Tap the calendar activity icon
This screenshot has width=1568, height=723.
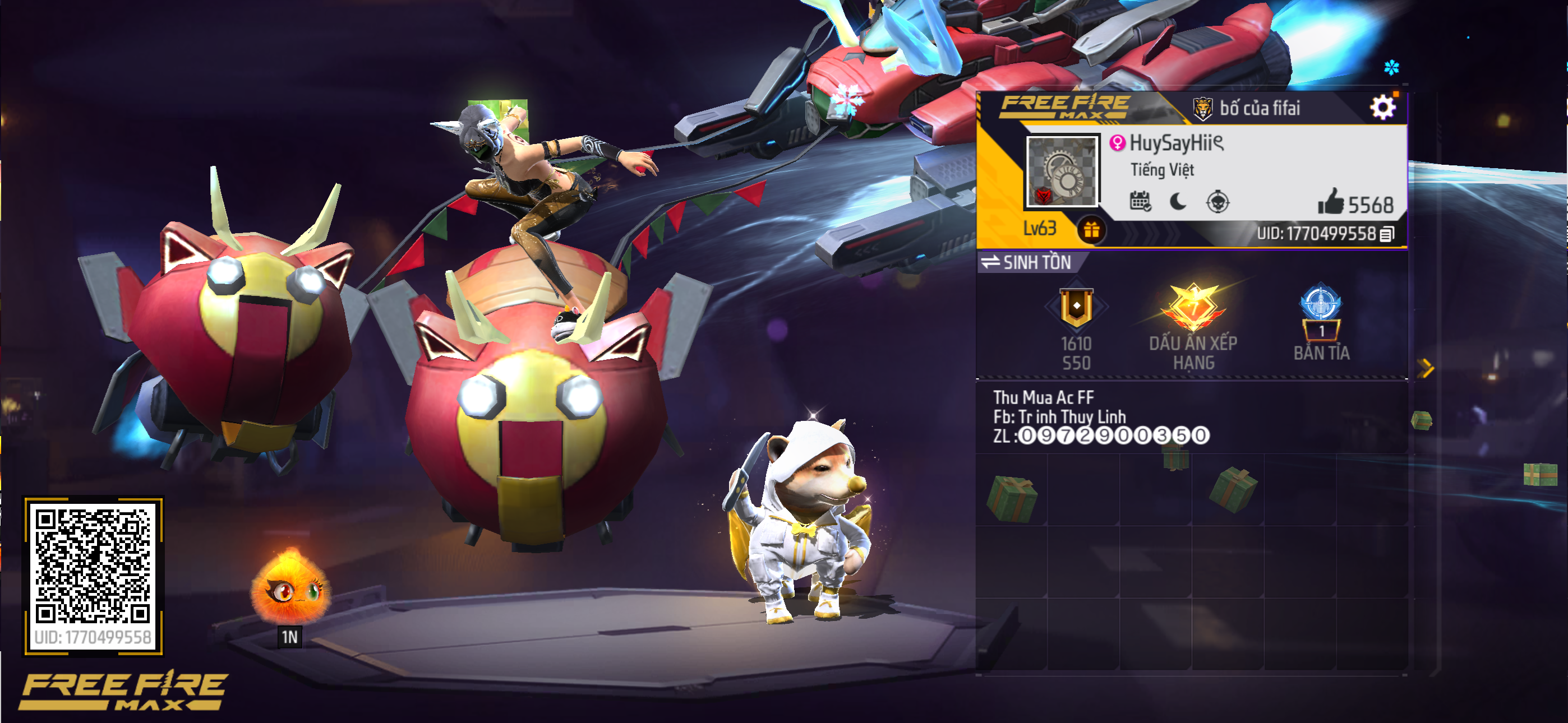pyautogui.click(x=1140, y=201)
